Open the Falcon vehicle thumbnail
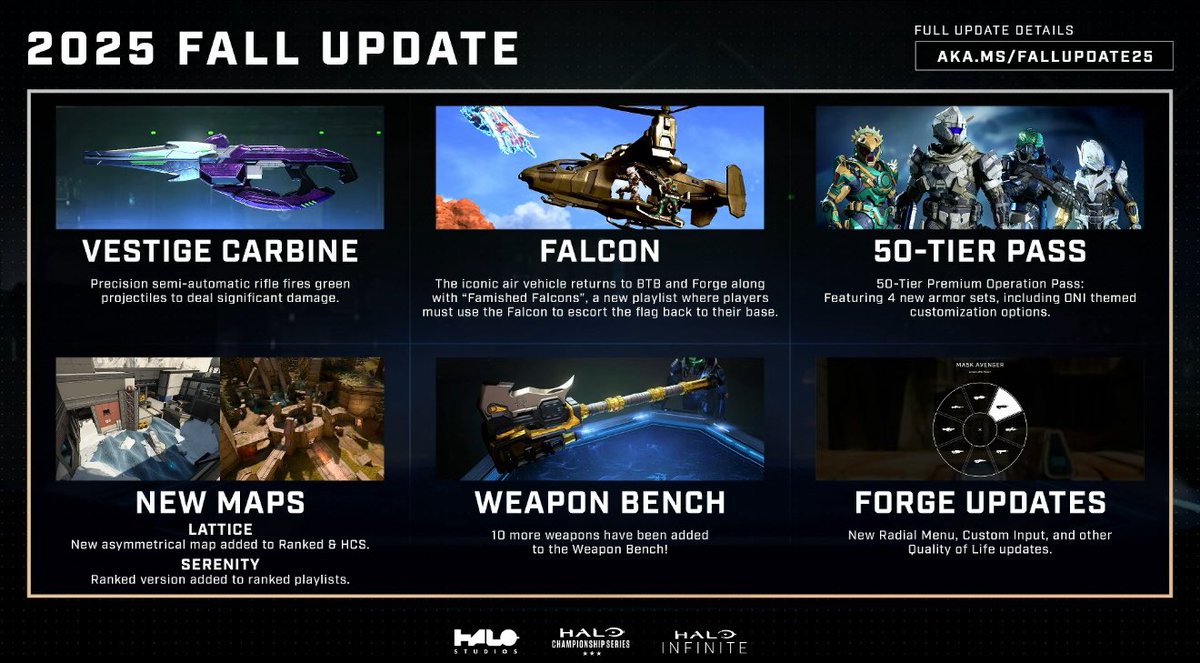The width and height of the screenshot is (1200, 663). pyautogui.click(x=600, y=168)
